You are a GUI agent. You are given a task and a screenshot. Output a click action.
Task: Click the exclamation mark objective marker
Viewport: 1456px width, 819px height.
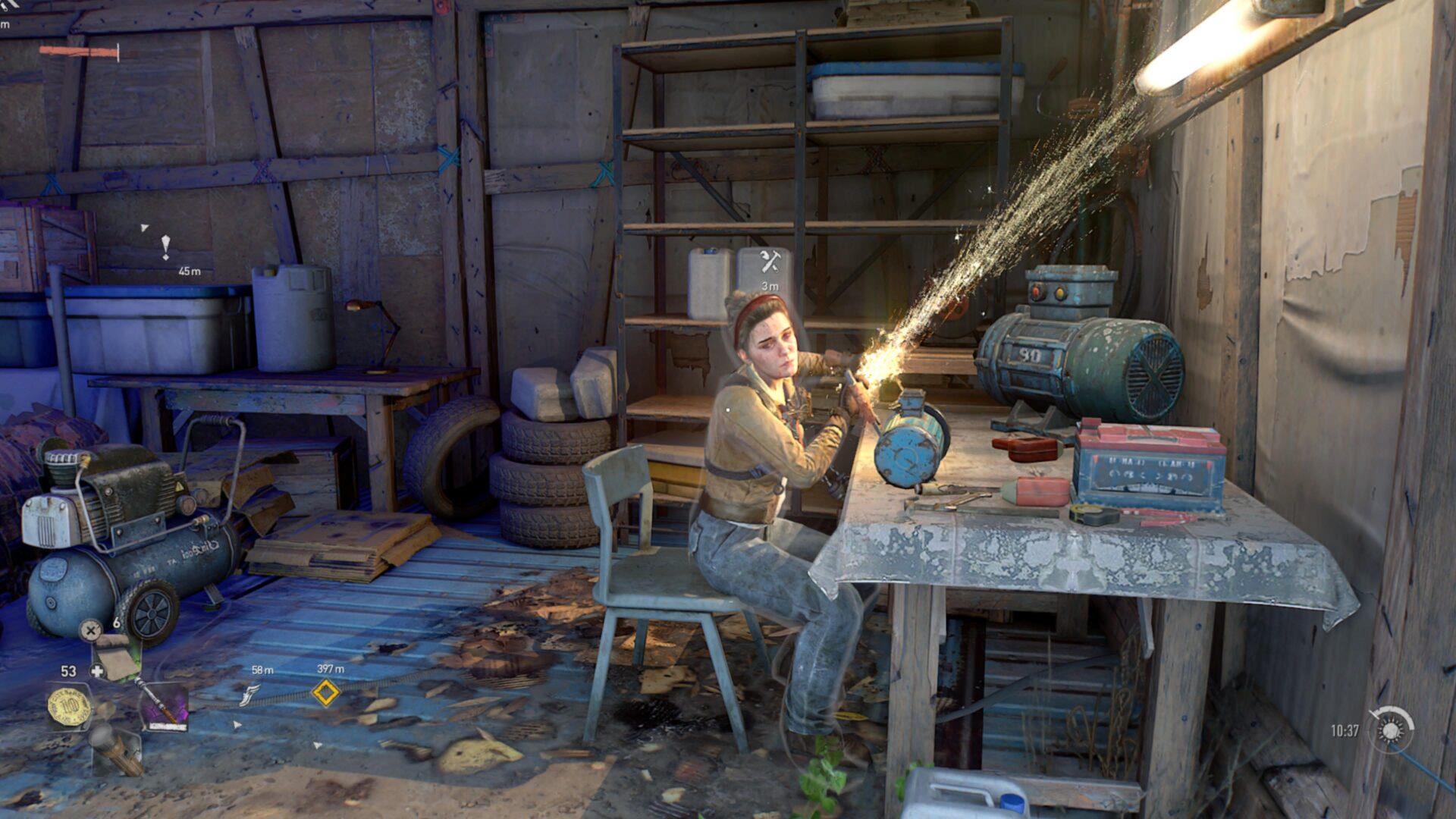tap(166, 246)
